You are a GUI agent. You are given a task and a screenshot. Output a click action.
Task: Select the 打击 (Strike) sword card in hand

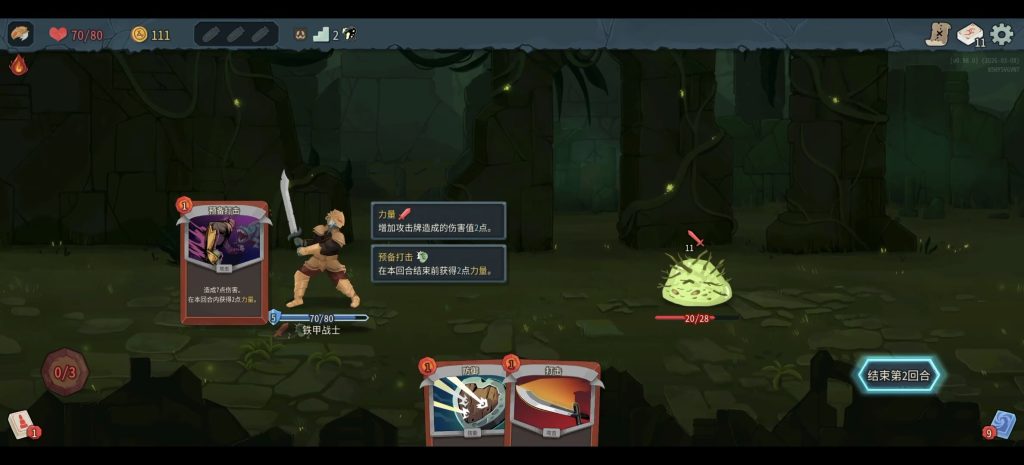(553, 405)
